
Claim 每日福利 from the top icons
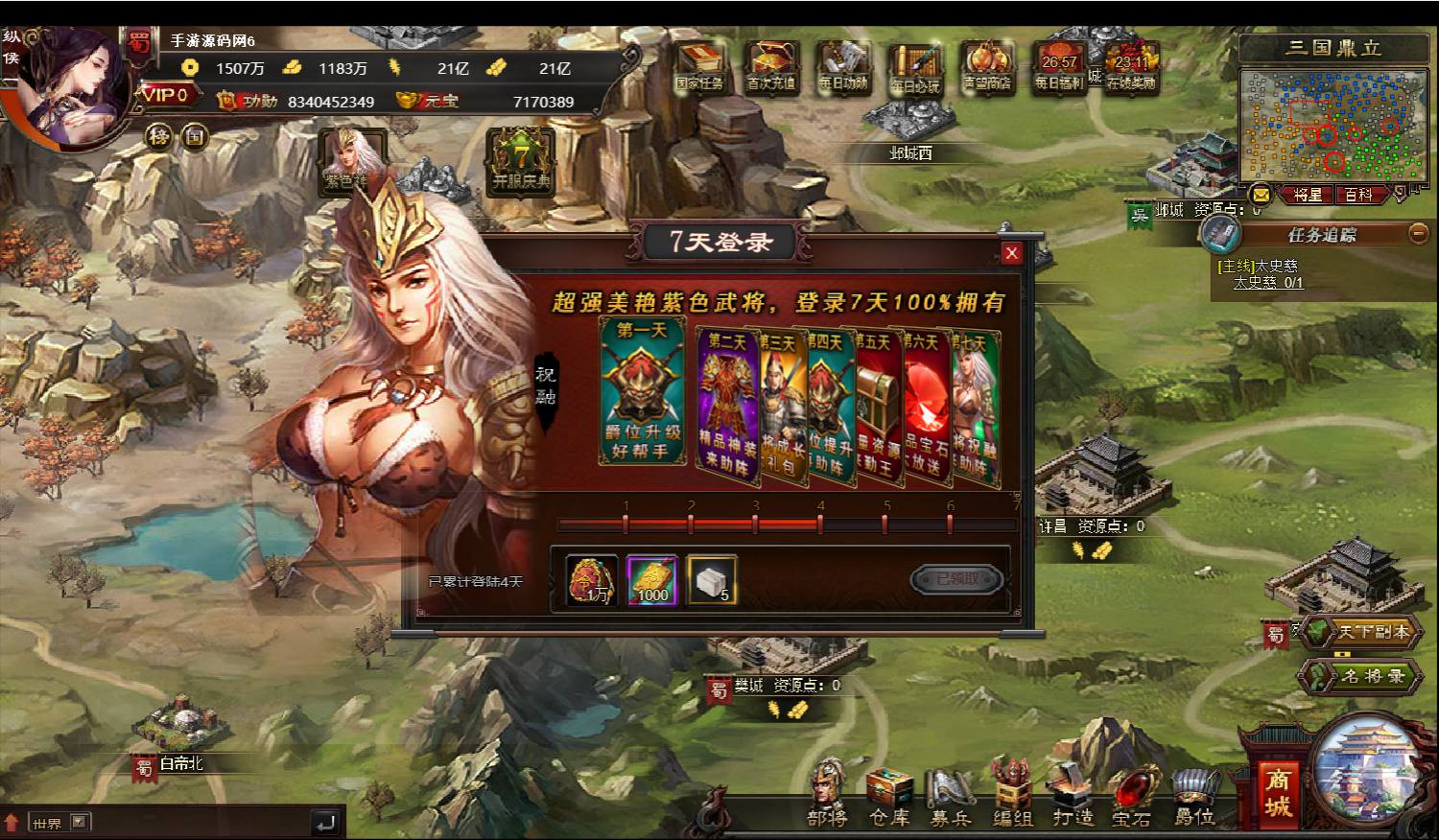point(1058,67)
